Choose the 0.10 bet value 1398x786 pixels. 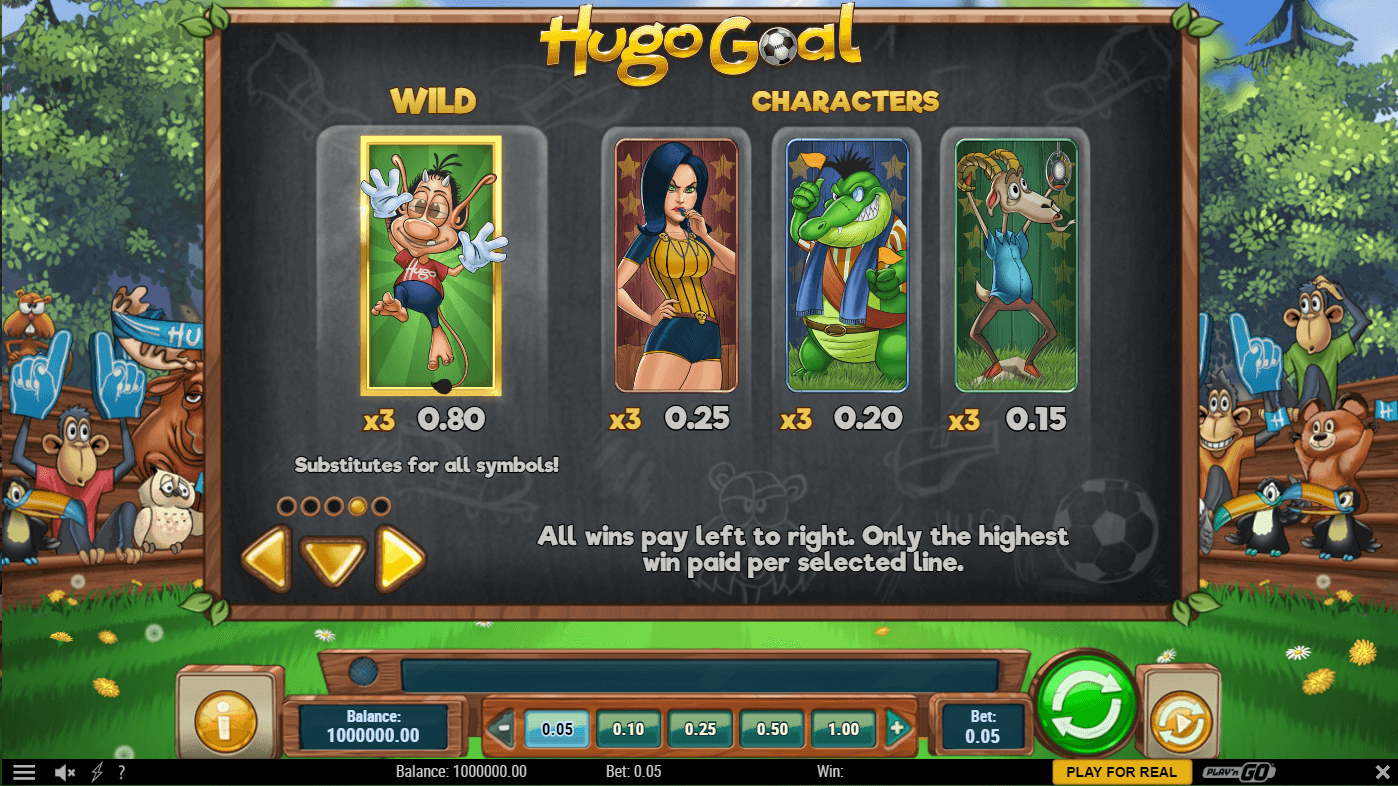coord(628,729)
